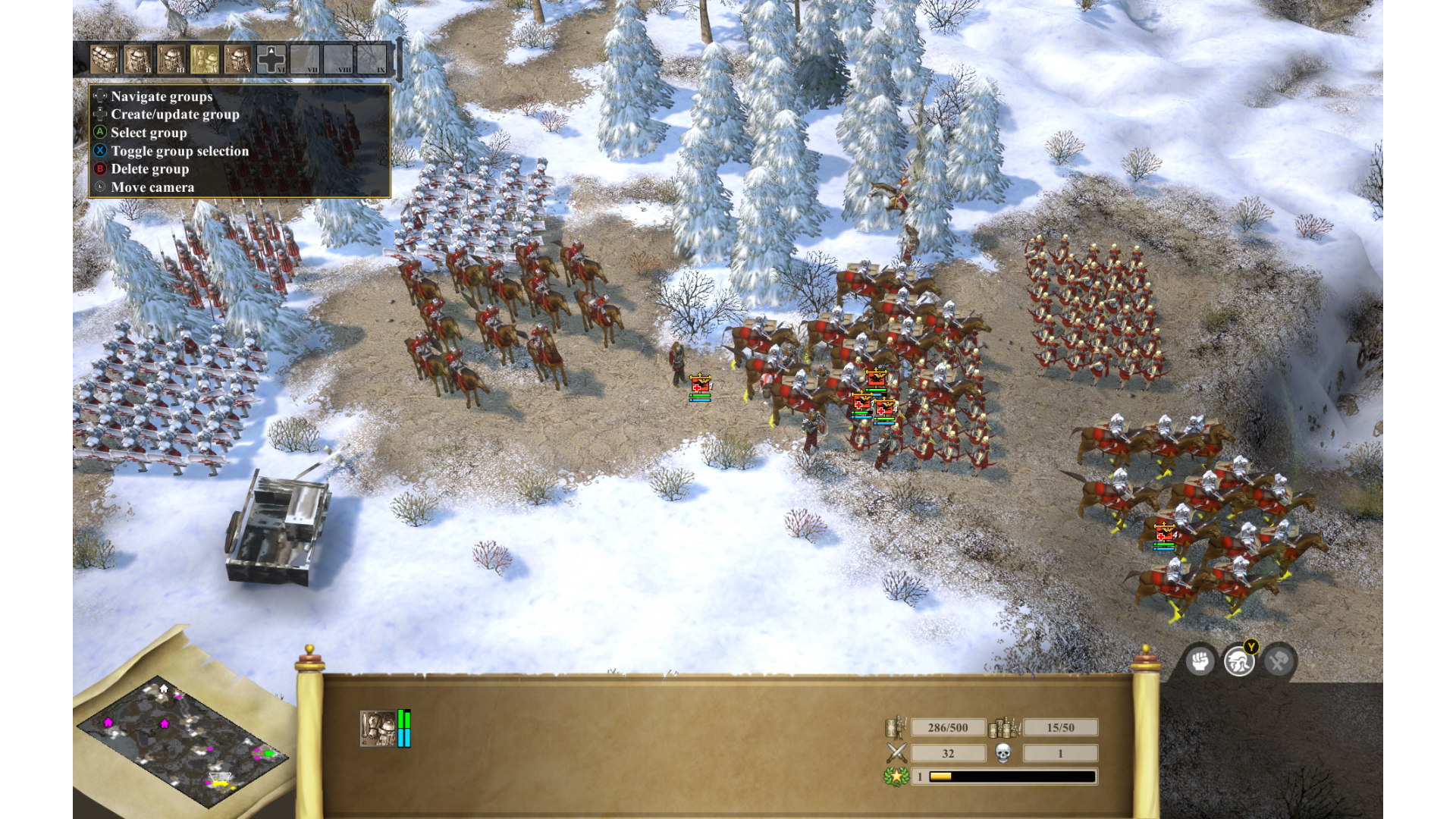This screenshot has width=1456, height=819.
Task: Select the cavalry unit portrait in the scroll panel
Action: tap(378, 729)
